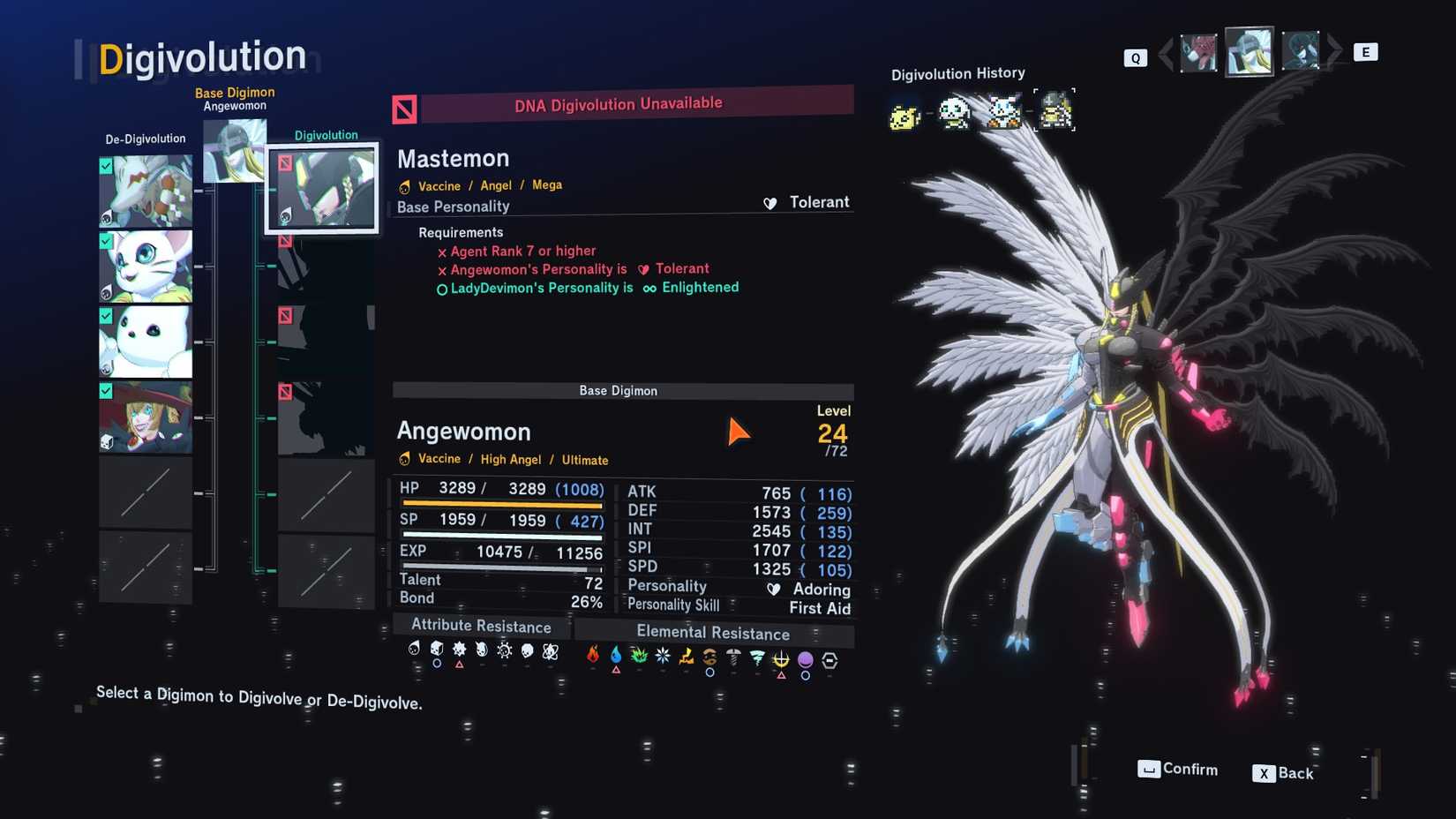Image resolution: width=1456 pixels, height=819 pixels.
Task: Select the Mastemon digivolution thumbnail
Action: pos(322,186)
